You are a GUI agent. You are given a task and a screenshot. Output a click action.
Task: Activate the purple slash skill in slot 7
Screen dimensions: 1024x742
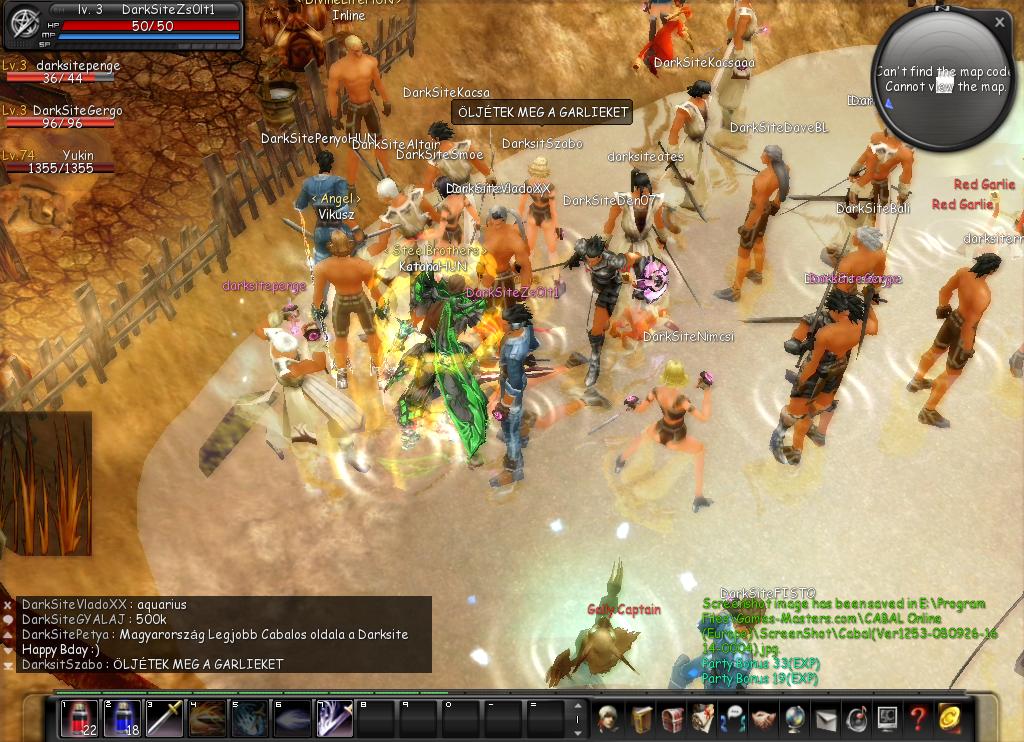click(334, 718)
